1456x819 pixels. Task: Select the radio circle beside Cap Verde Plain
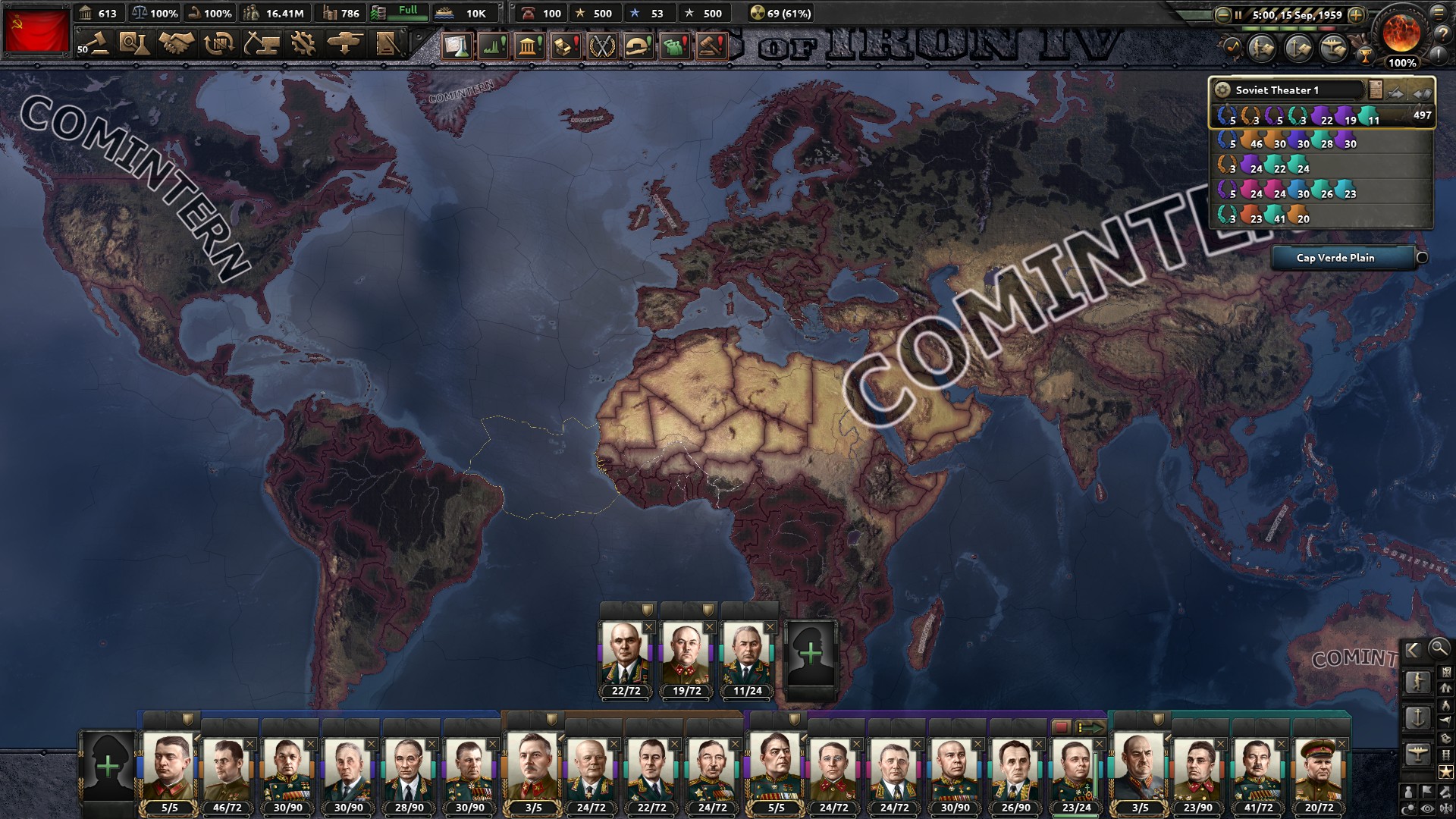pyautogui.click(x=1422, y=258)
